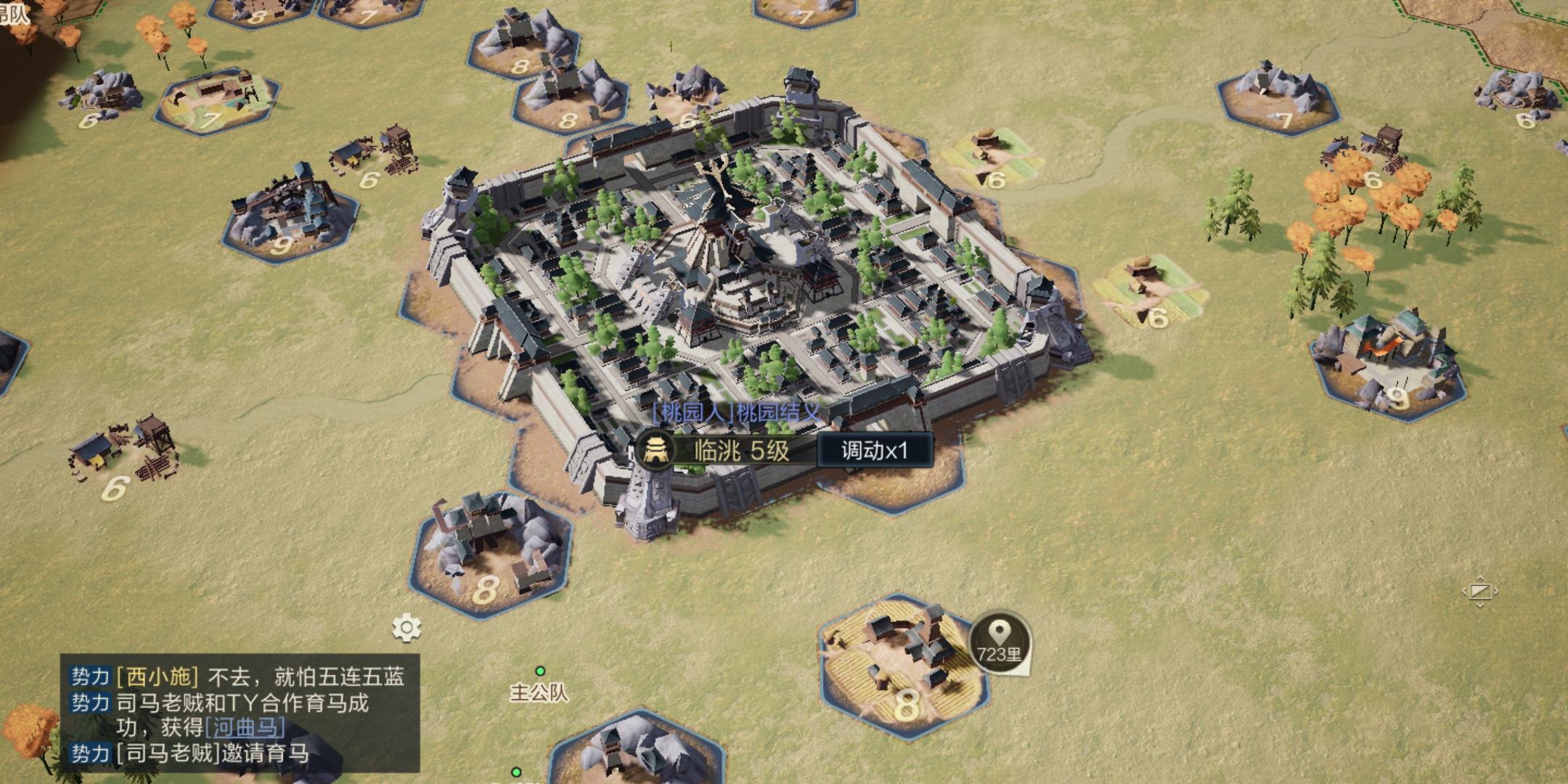The height and width of the screenshot is (784, 1568).
Task: Tap the 西小施 player name in chat
Action: [158, 677]
